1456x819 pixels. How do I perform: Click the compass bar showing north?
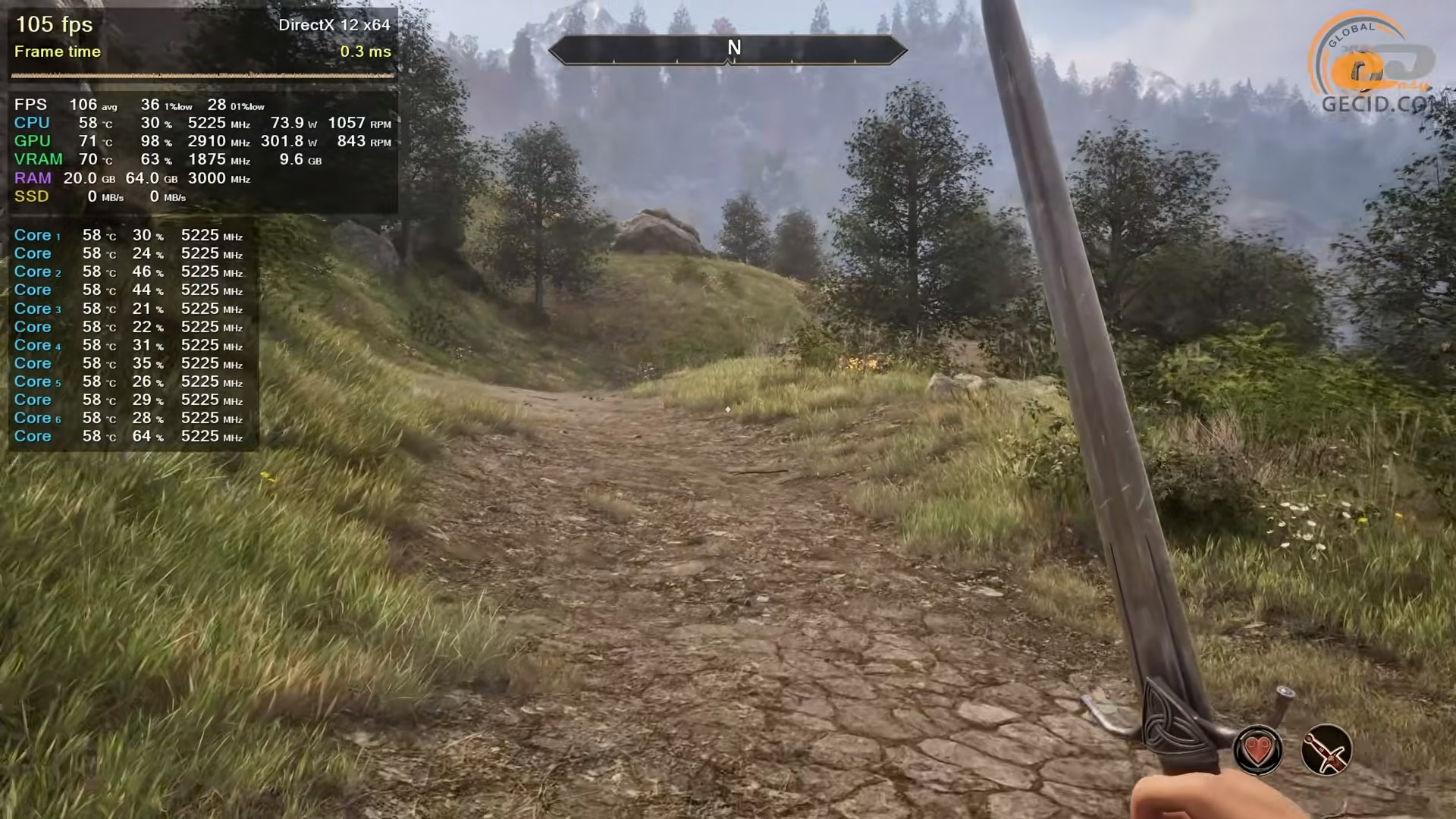pyautogui.click(x=727, y=49)
